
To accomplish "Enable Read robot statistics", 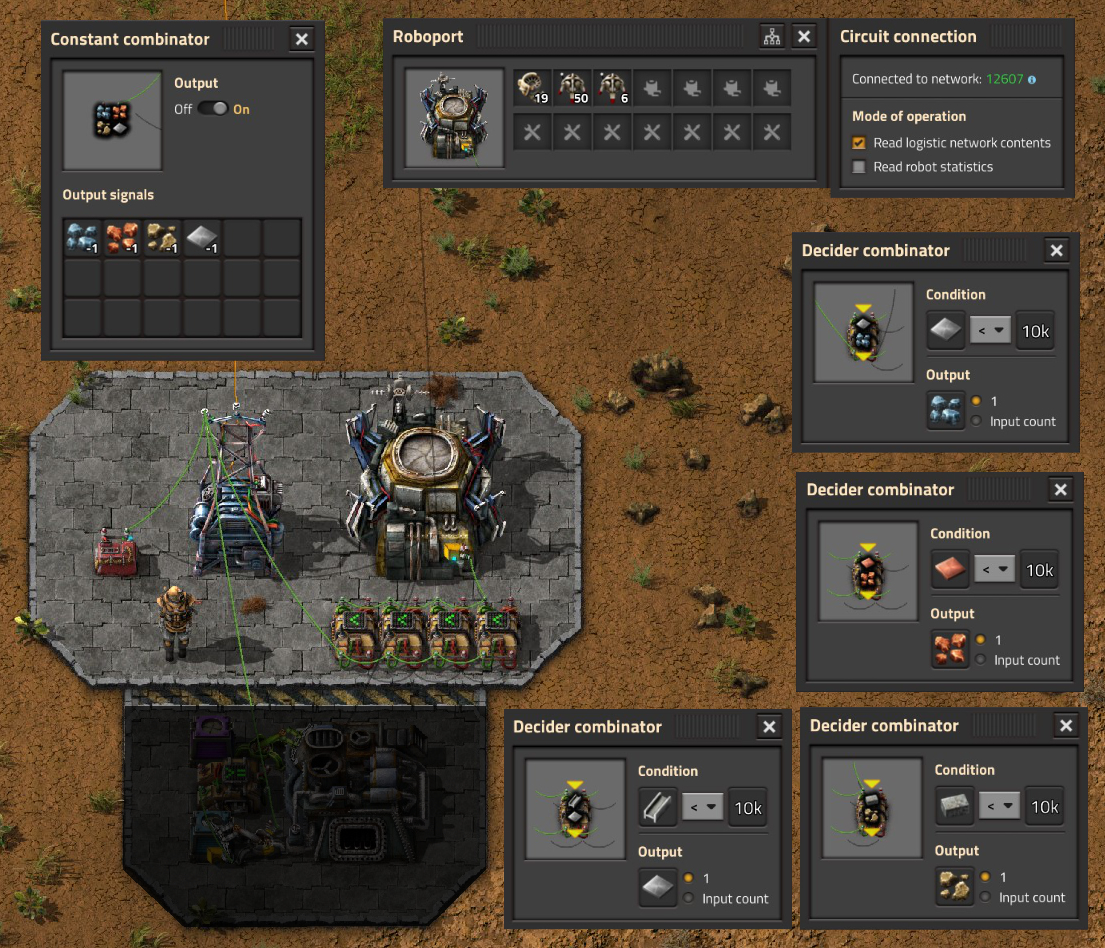I will [x=858, y=167].
